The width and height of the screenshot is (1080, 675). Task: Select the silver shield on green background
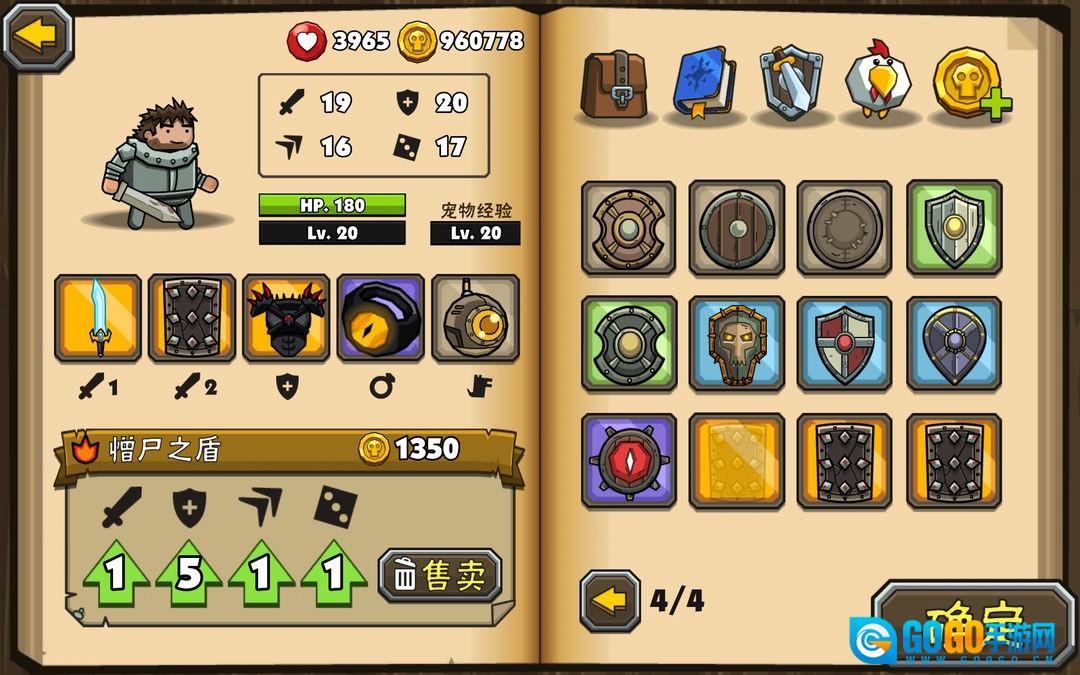(953, 228)
